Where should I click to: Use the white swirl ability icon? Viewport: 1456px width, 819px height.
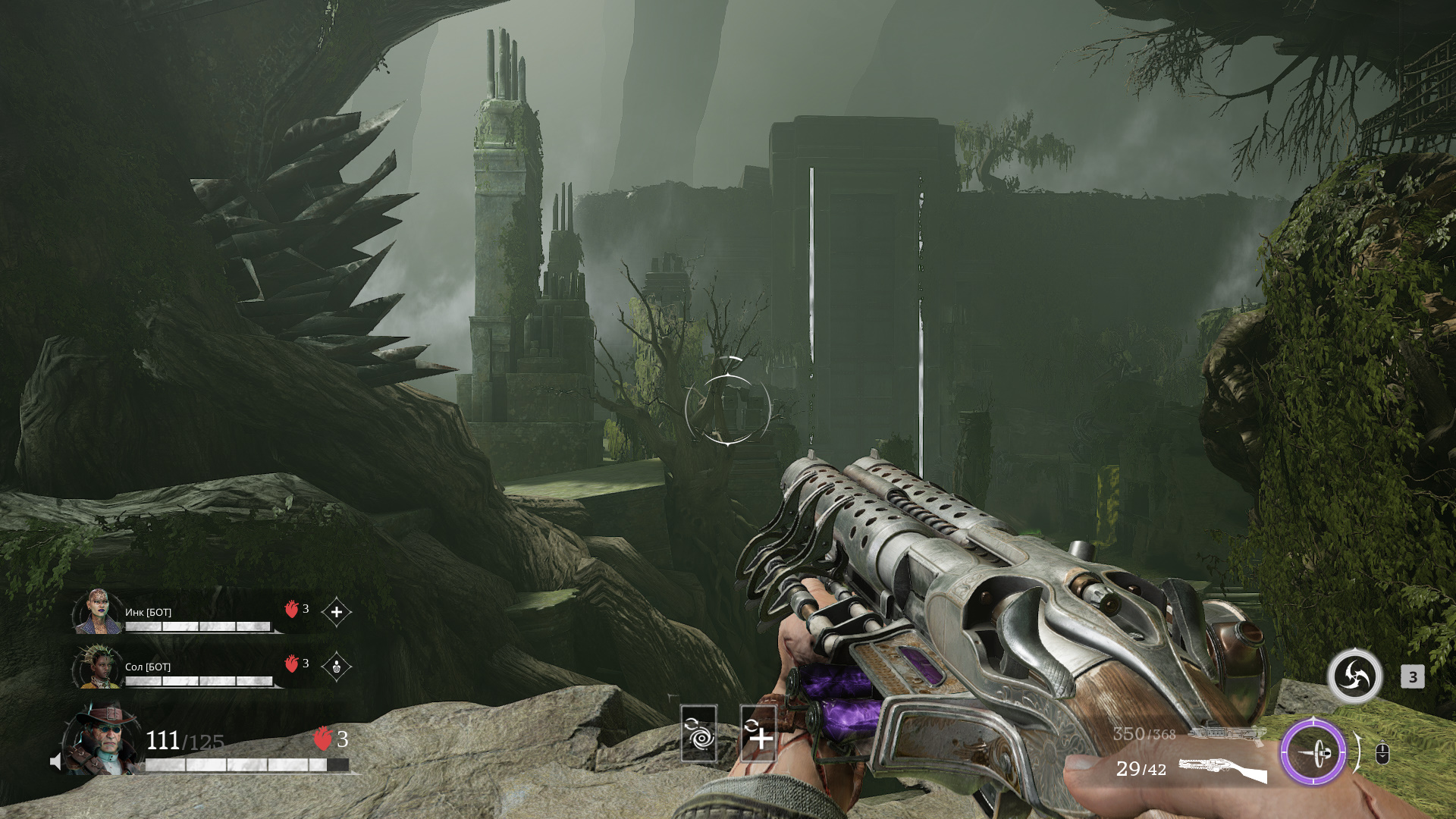coord(1354,676)
